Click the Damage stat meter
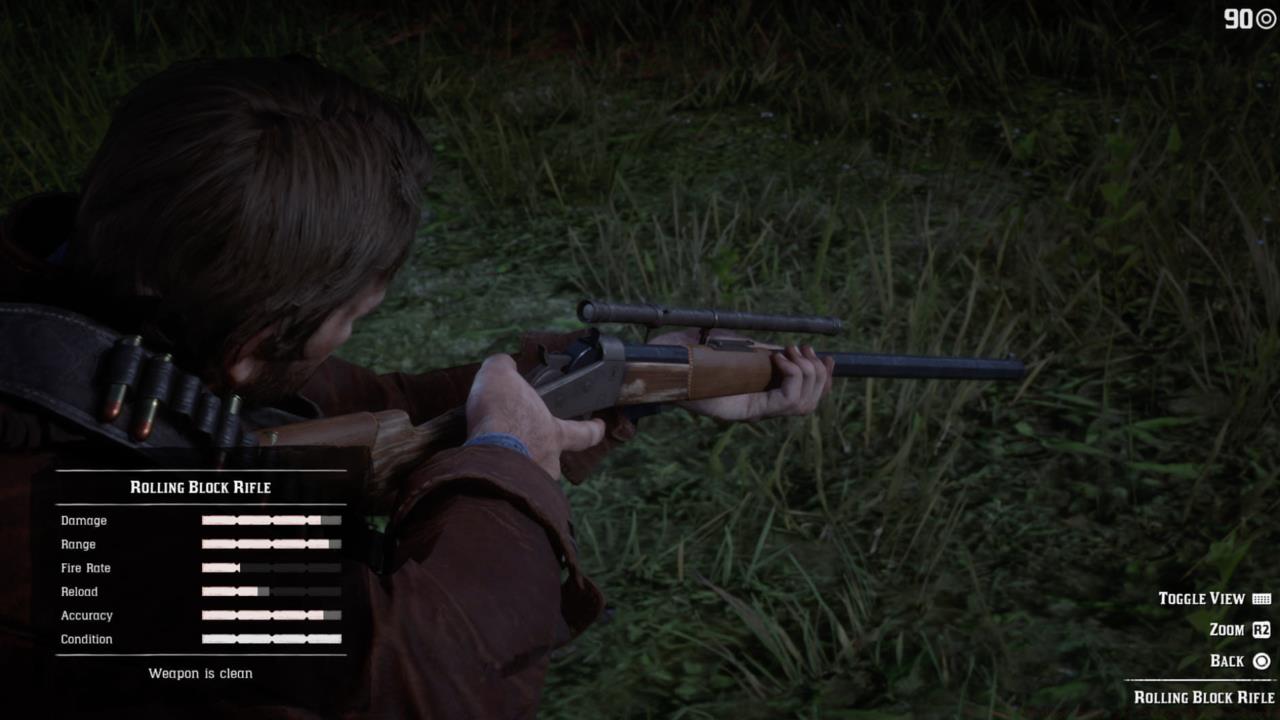This screenshot has width=1280, height=720. click(x=270, y=520)
